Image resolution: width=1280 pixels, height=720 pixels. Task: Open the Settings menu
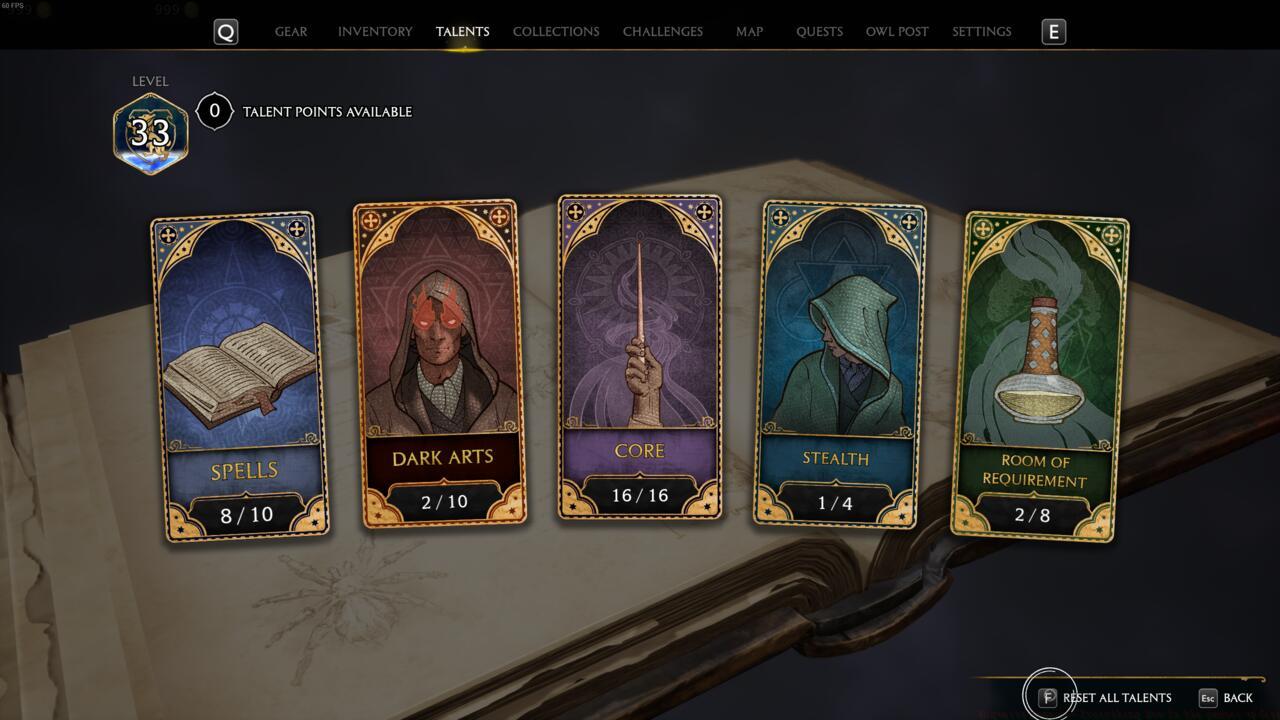981,31
